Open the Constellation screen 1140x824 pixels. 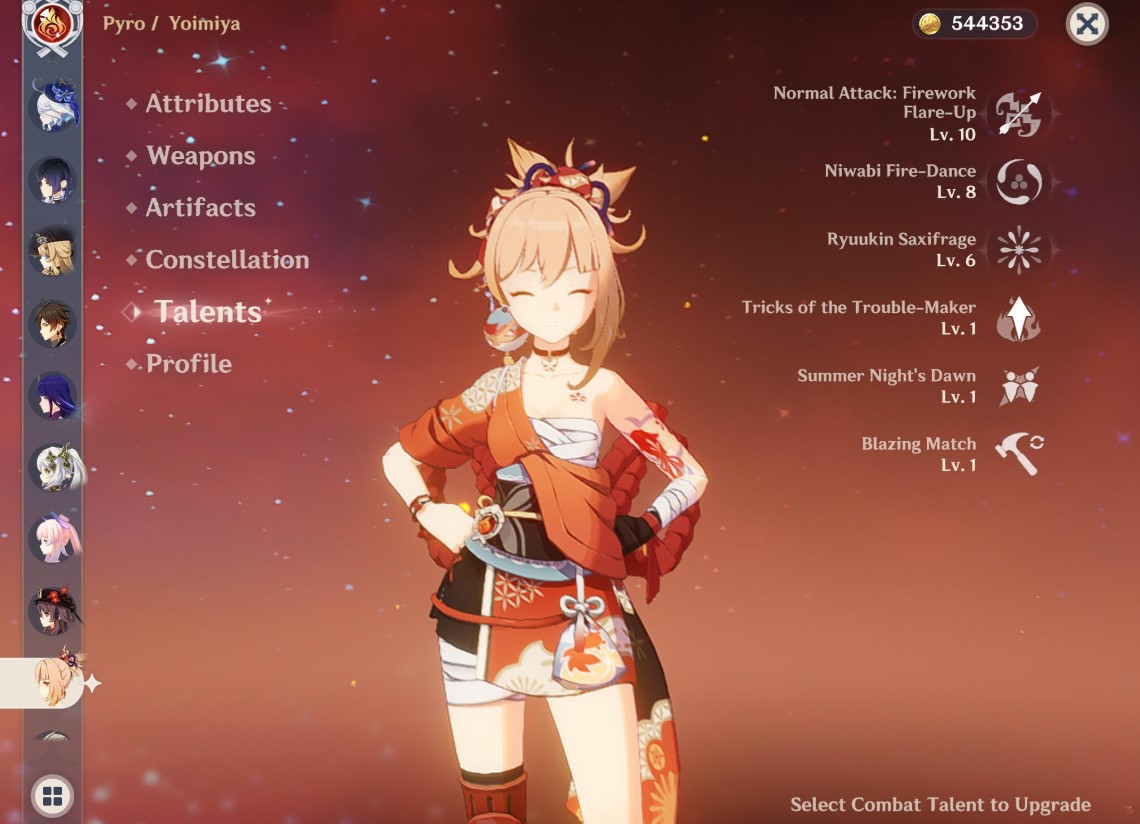(227, 260)
